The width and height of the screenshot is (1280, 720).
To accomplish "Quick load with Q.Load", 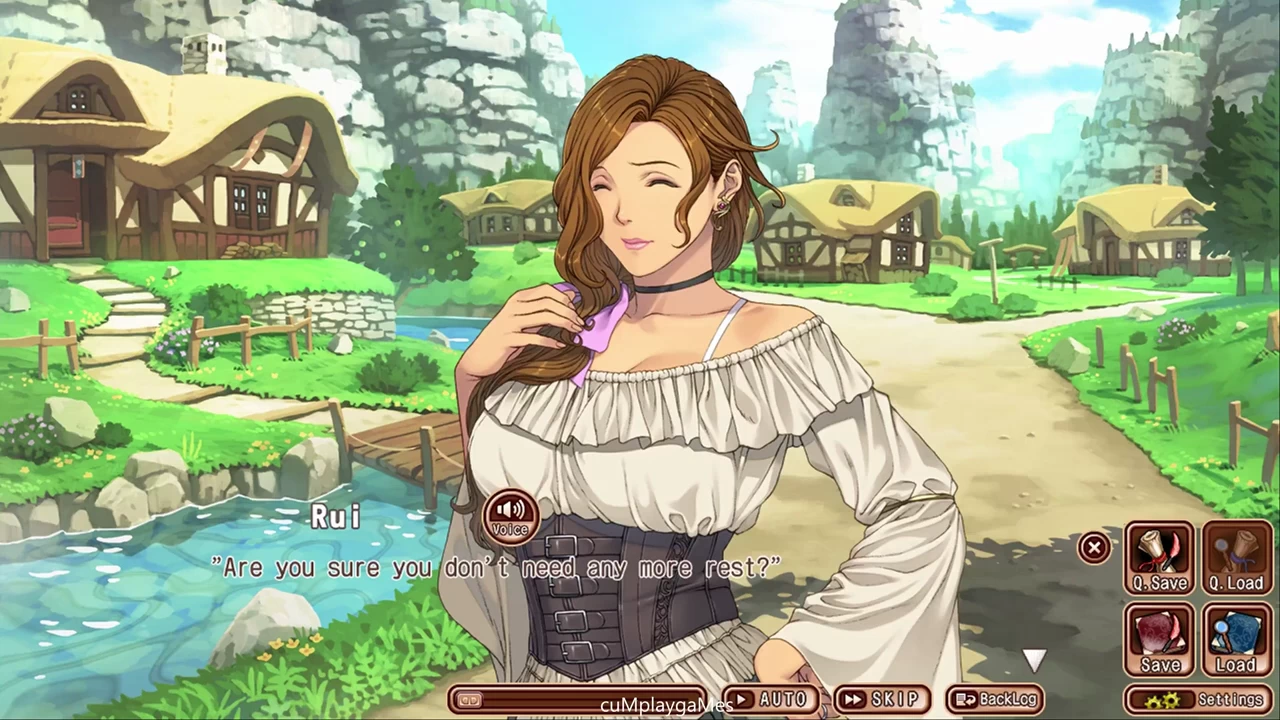I will point(1237,558).
